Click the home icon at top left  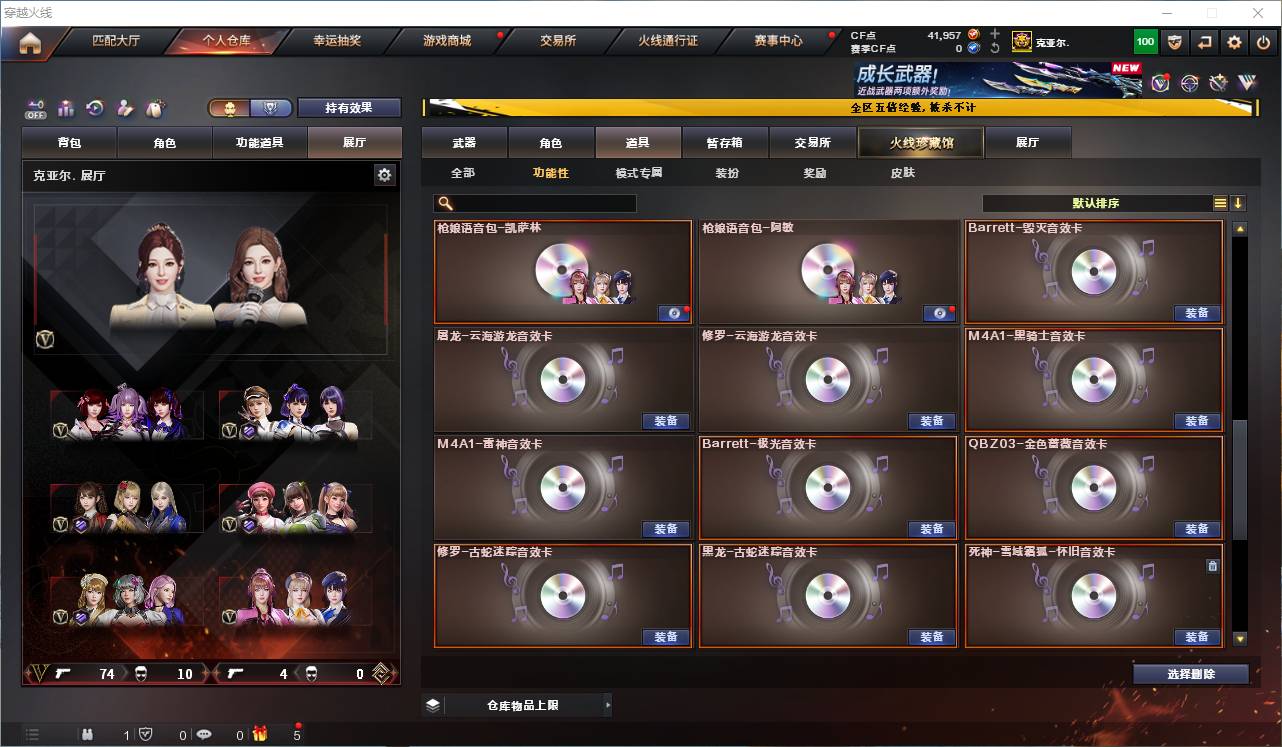tap(32, 42)
